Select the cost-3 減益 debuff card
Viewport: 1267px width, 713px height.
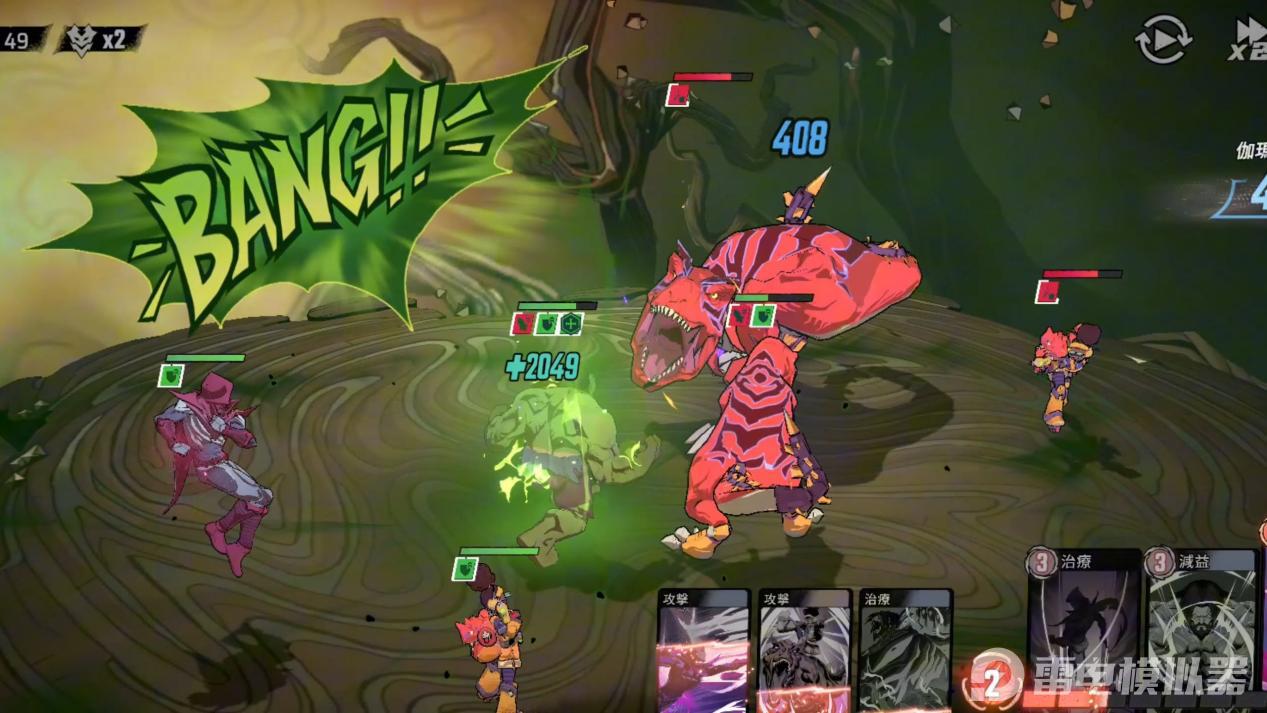[1201, 620]
